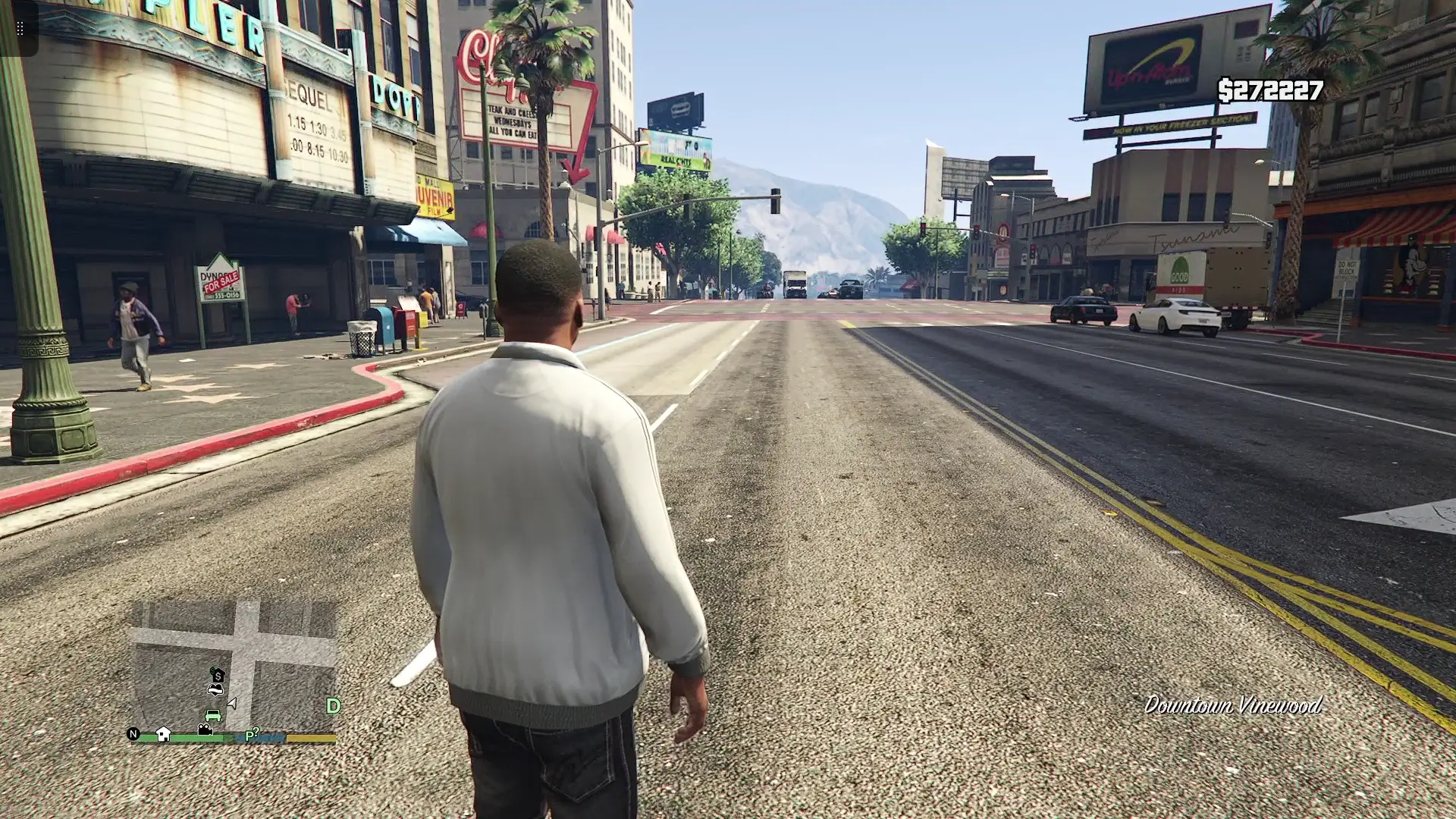Click the green car blip on minimap

[213, 715]
